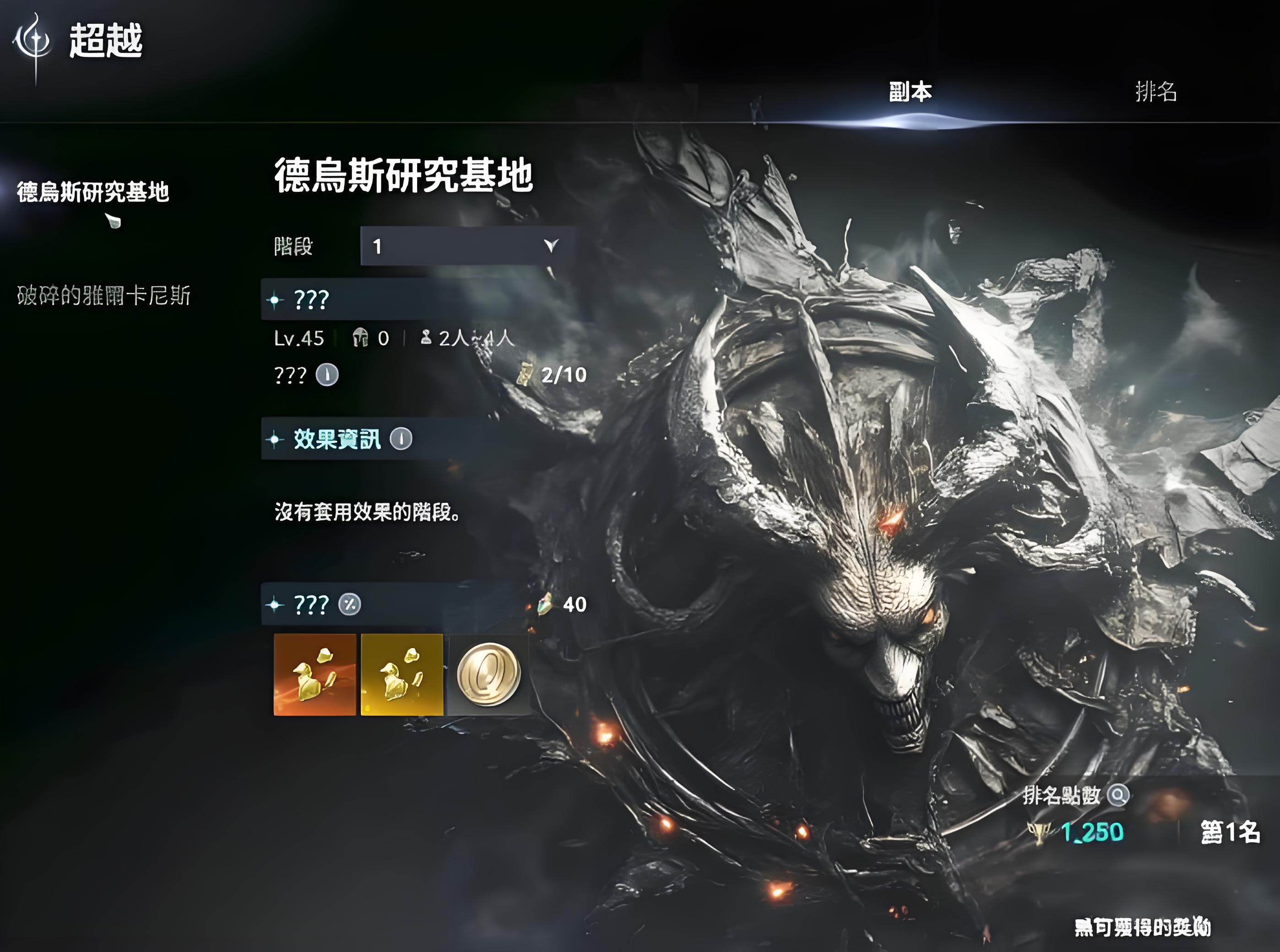This screenshot has height=952, width=1280.
Task: Click the info icon beside ??? entry count
Action: pos(327,375)
